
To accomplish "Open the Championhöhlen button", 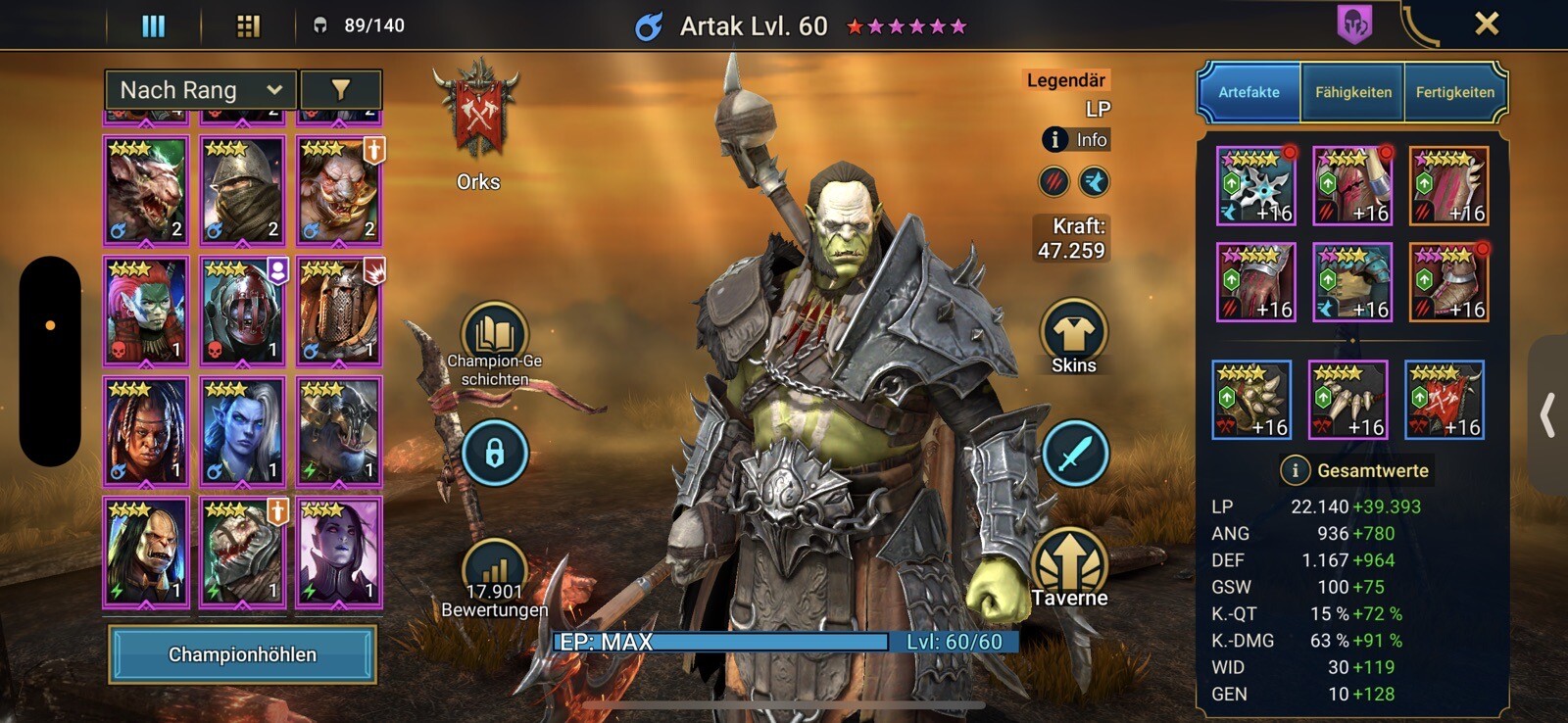I will (243, 653).
